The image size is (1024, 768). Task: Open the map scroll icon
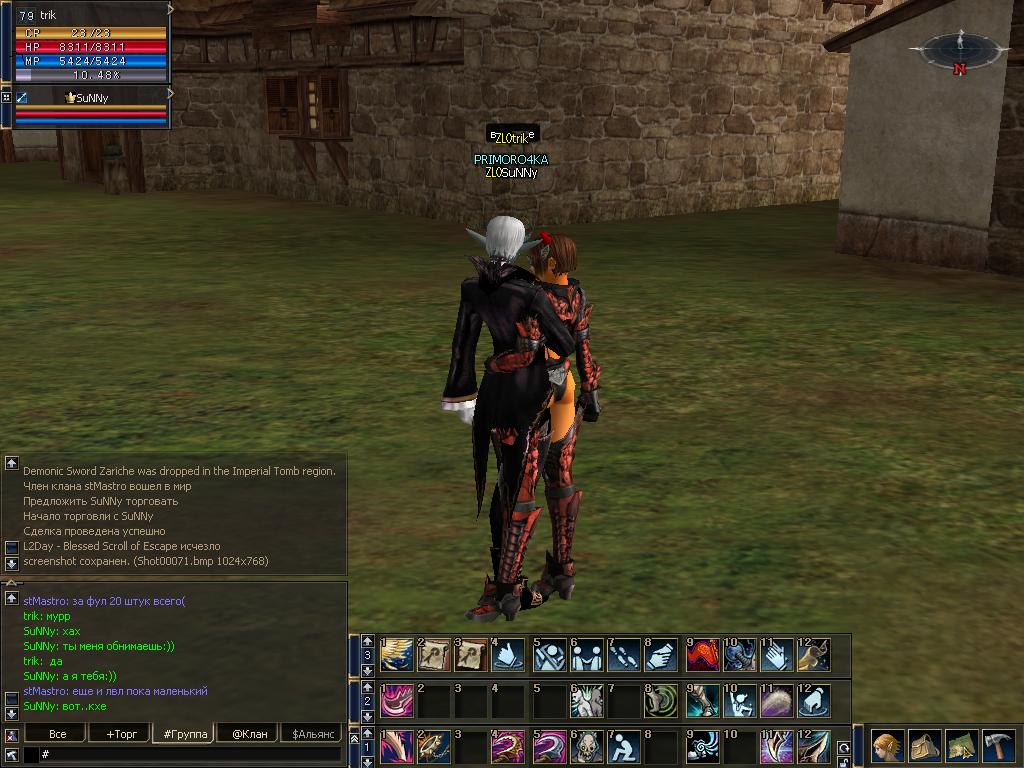pos(961,746)
